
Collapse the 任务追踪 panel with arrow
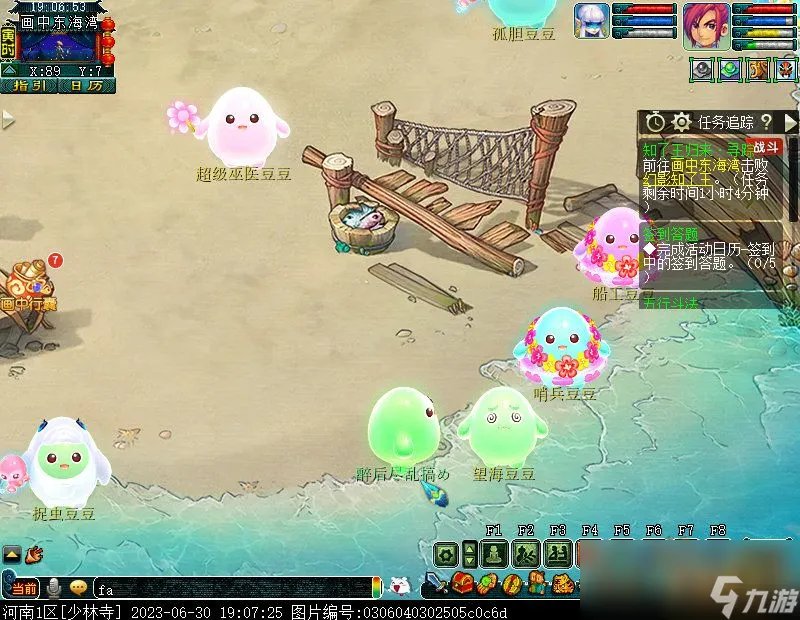(x=790, y=122)
